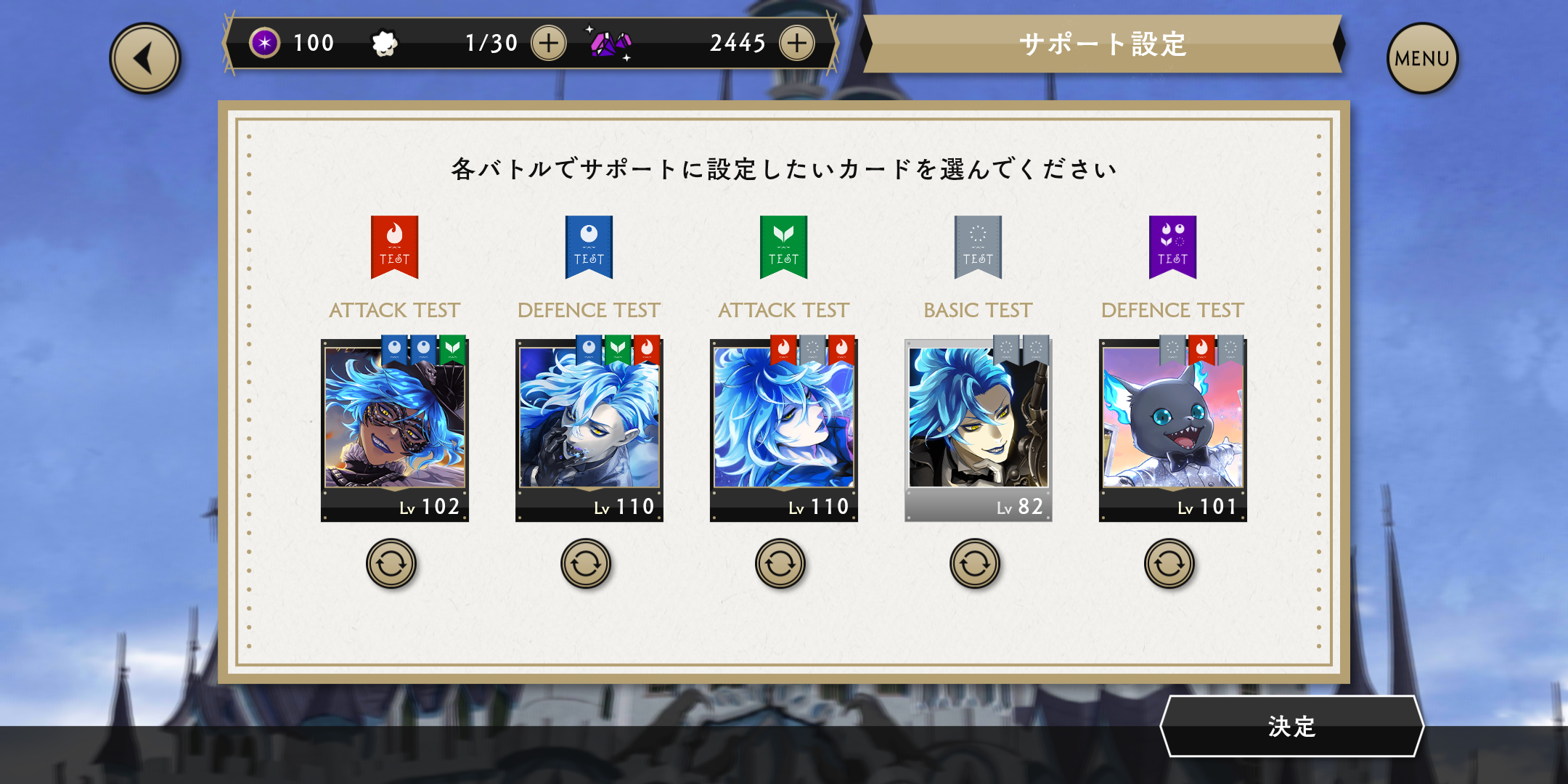Select the purple mixed-element TEST banner
The height and width of the screenshot is (784, 1568).
click(1172, 247)
